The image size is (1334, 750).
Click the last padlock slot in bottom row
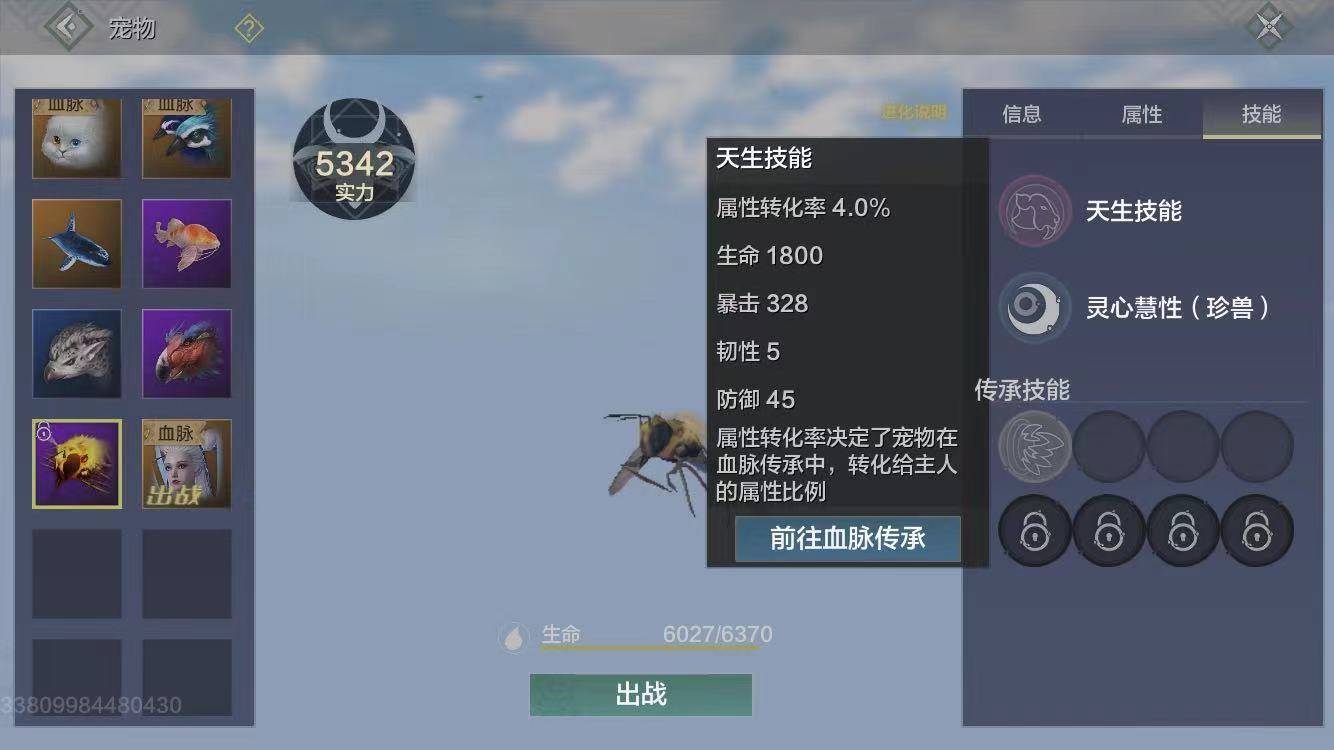(x=1257, y=530)
